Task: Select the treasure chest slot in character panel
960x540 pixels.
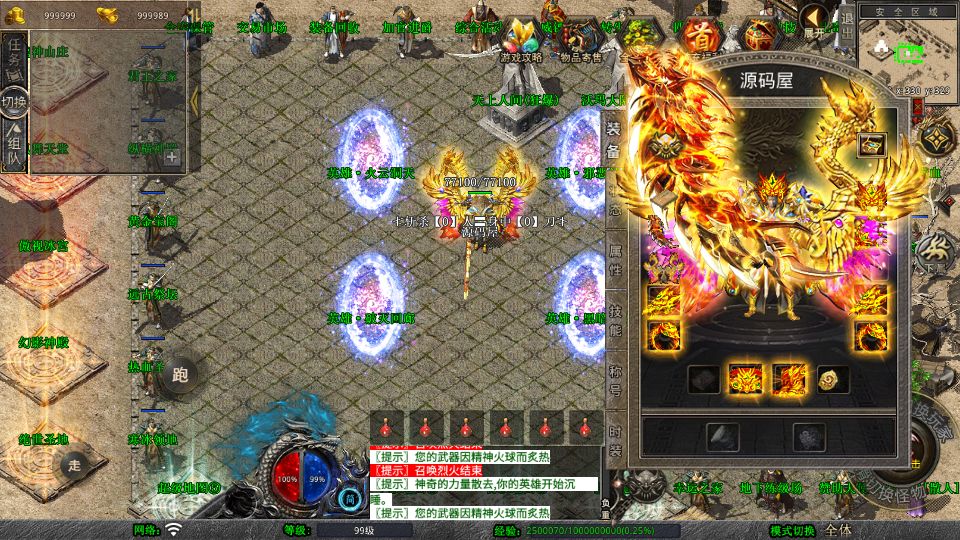Action: (870, 144)
